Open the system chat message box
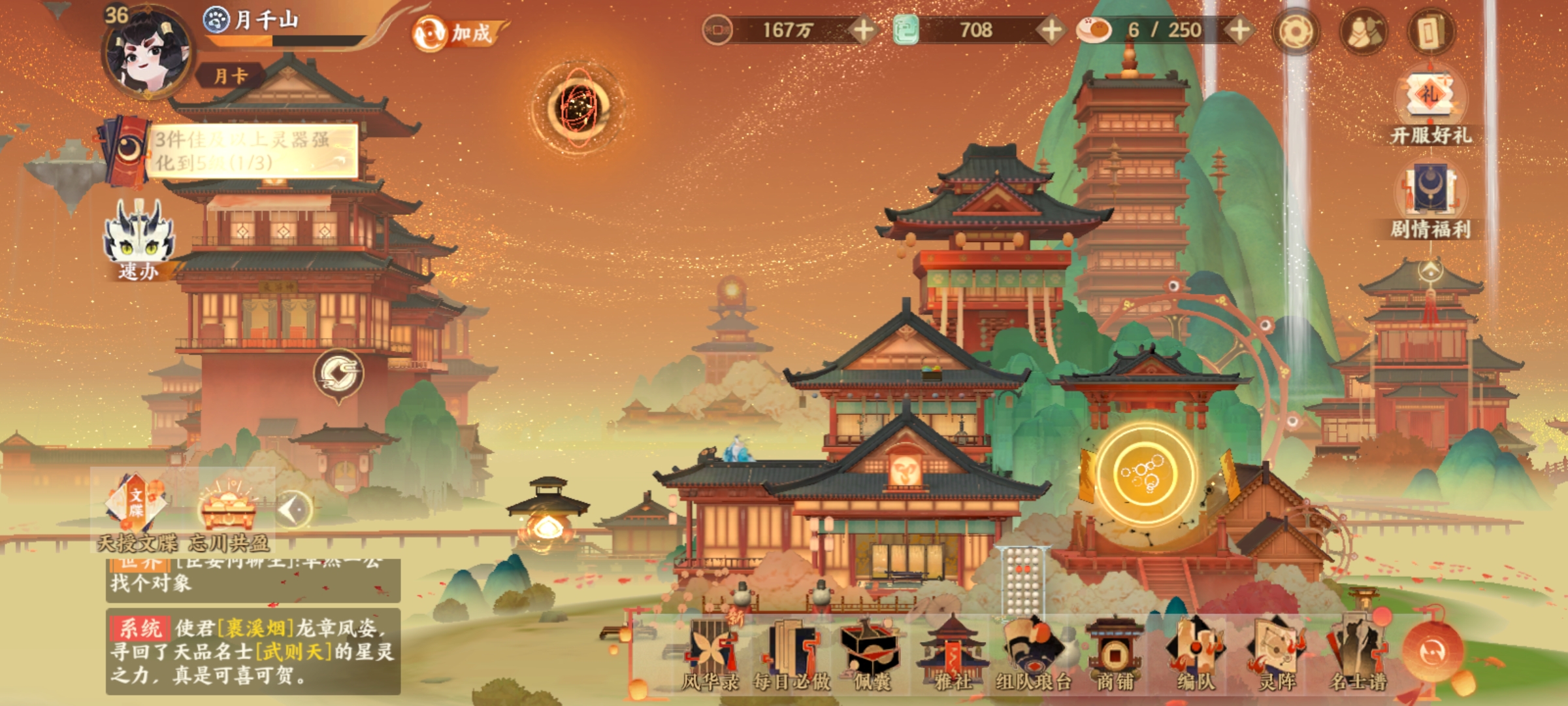Screen dimensions: 1568x706 [x=253, y=651]
